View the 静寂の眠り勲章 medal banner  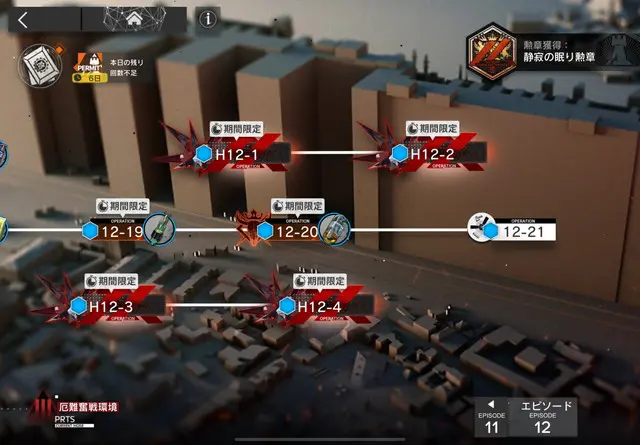(549, 50)
